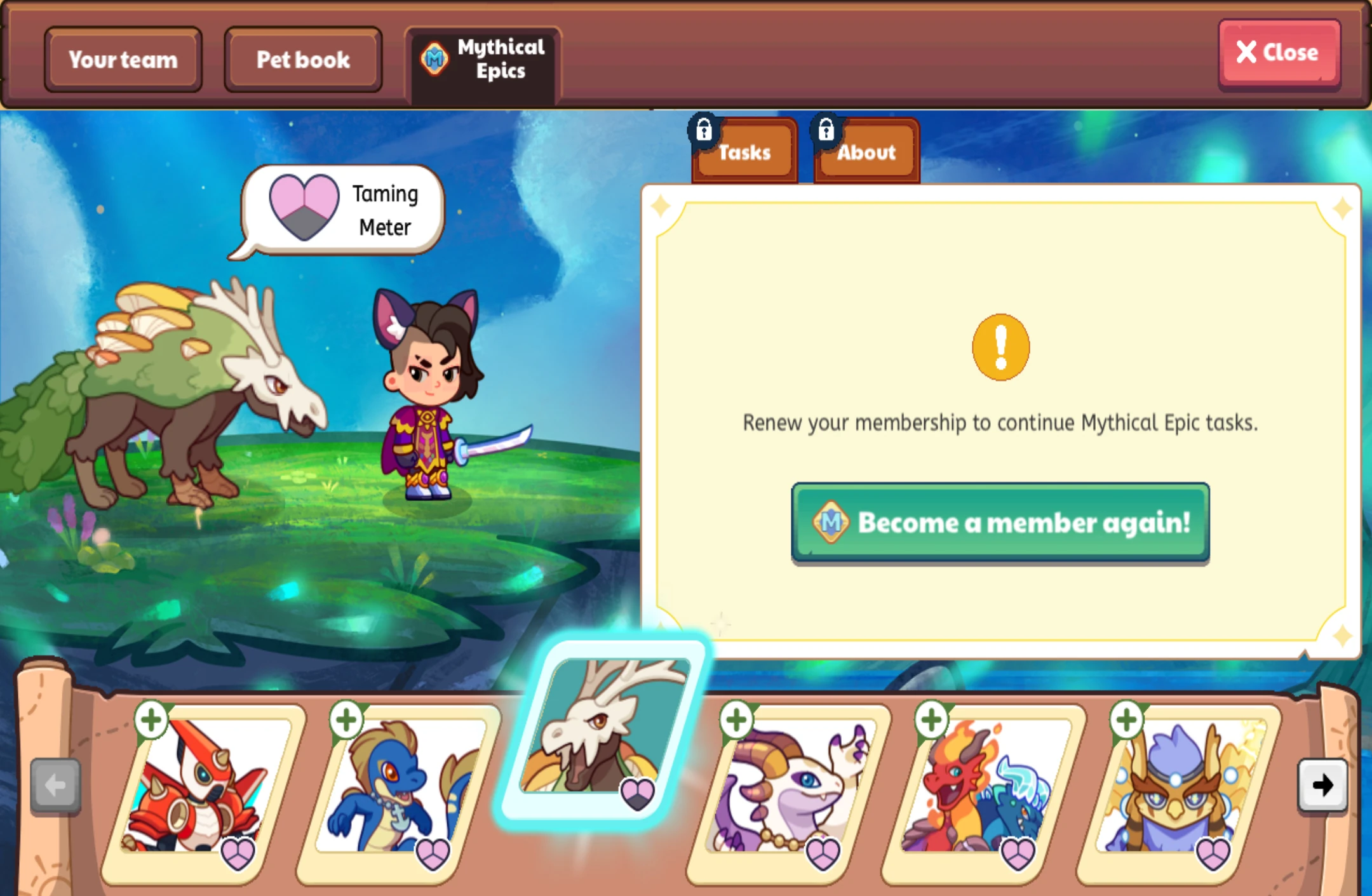Viewport: 1372px width, 896px height.
Task: Click the plus icon on the purple horned dragon card
Action: click(x=737, y=720)
